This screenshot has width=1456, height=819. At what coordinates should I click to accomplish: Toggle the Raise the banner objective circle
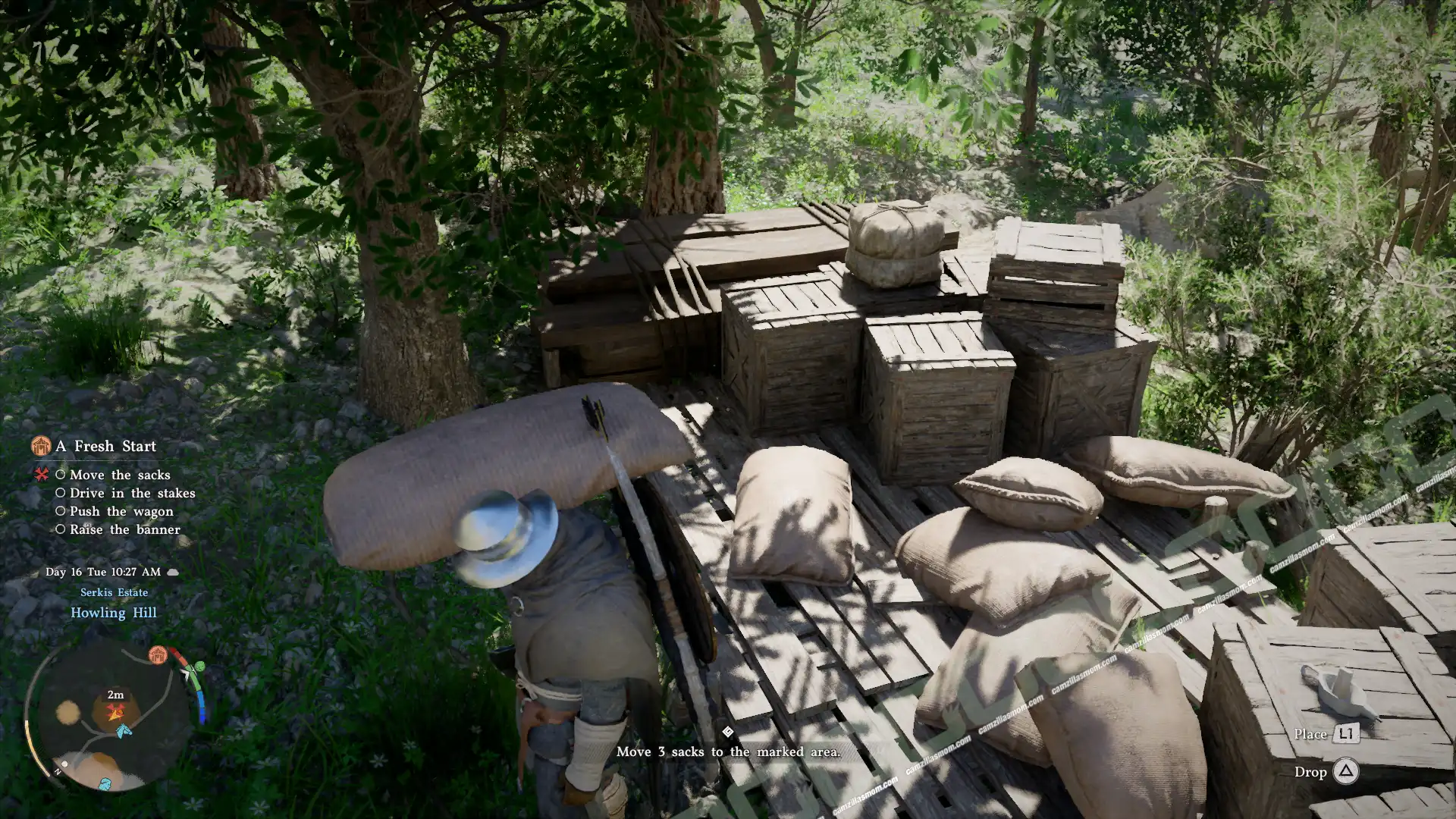pos(61,529)
